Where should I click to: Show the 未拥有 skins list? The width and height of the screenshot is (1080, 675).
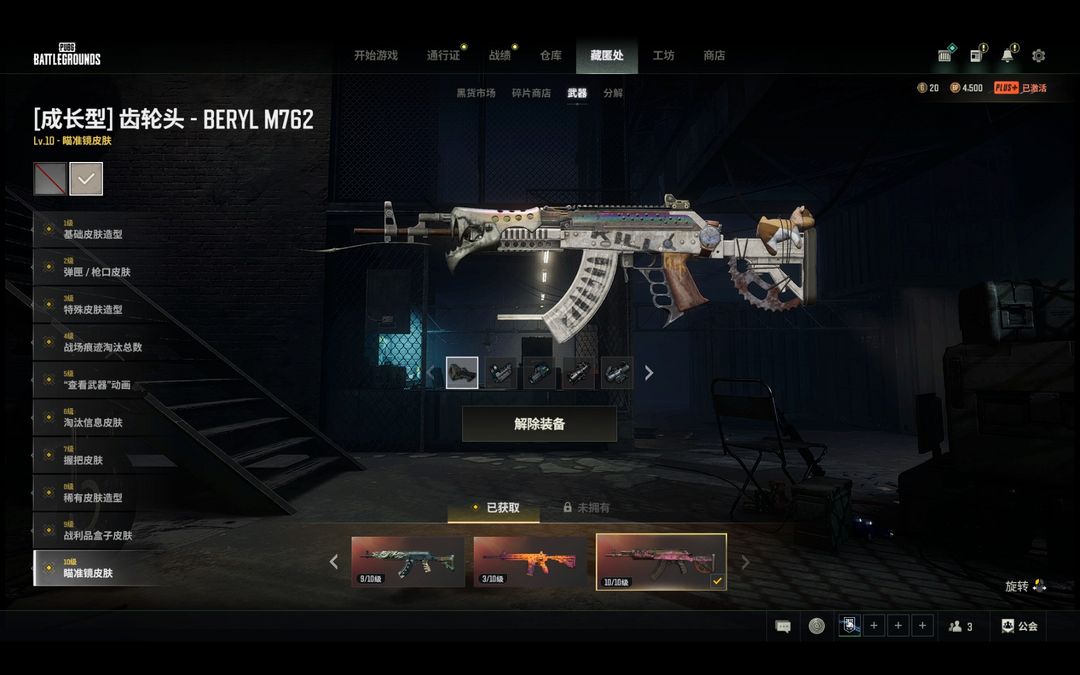[587, 508]
